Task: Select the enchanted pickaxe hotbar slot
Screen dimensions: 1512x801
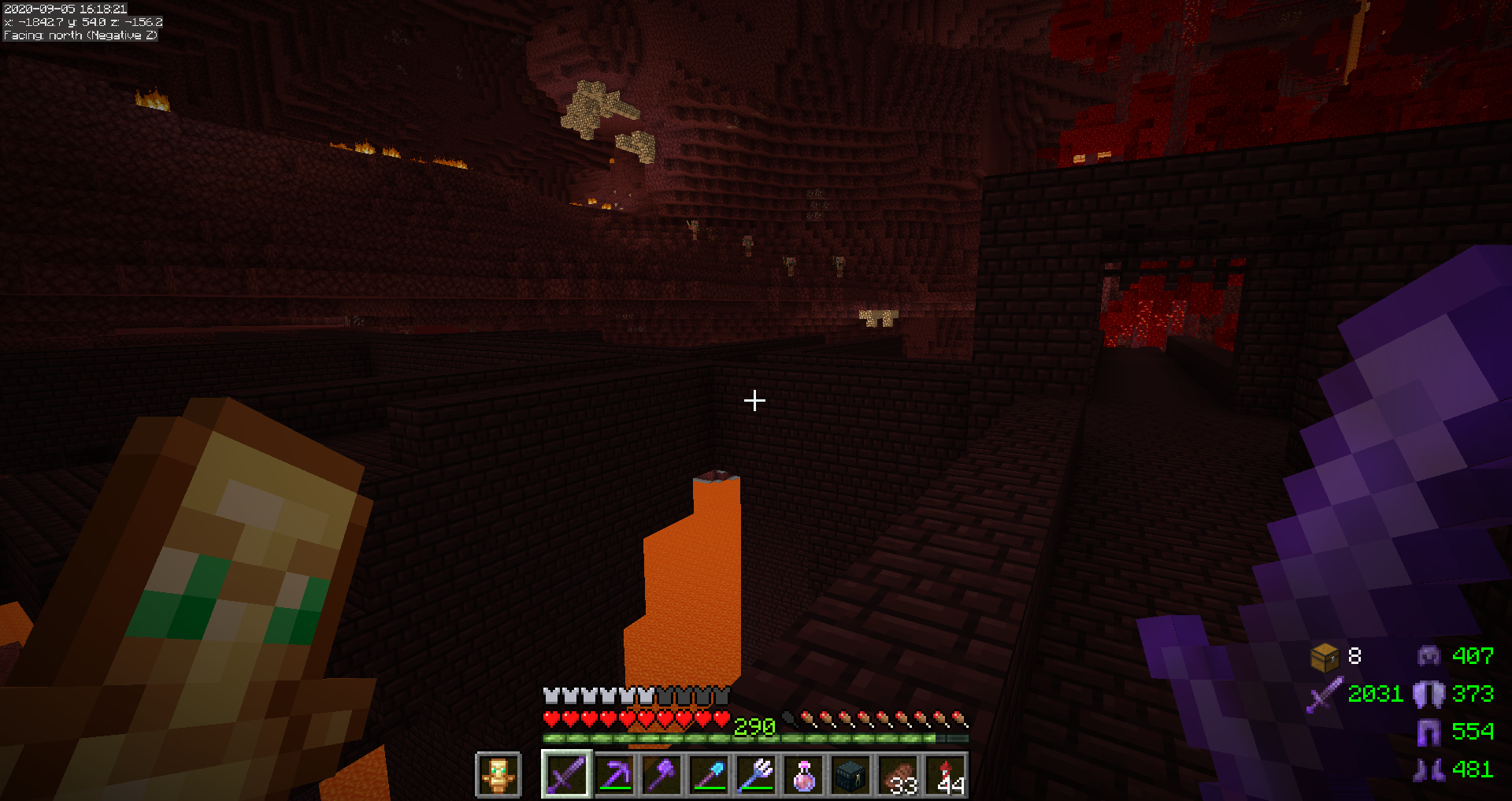Action: pos(614,775)
